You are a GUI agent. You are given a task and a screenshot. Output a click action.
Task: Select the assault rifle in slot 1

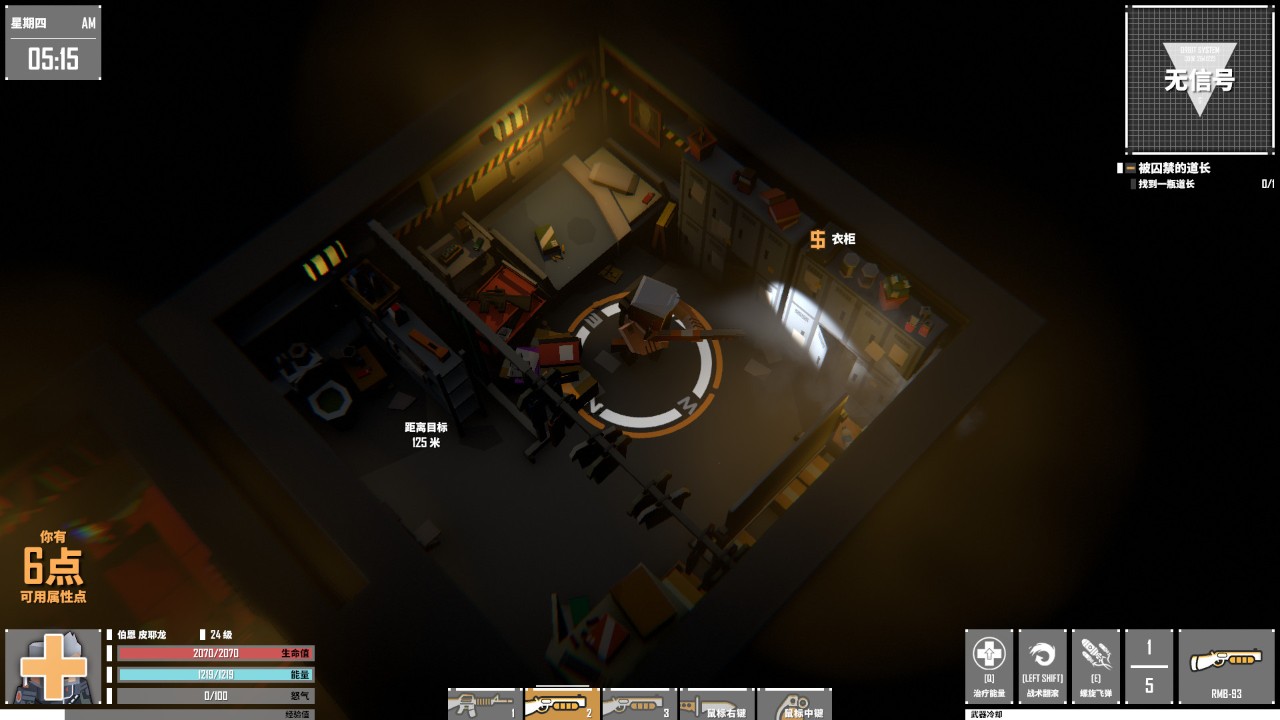(484, 704)
